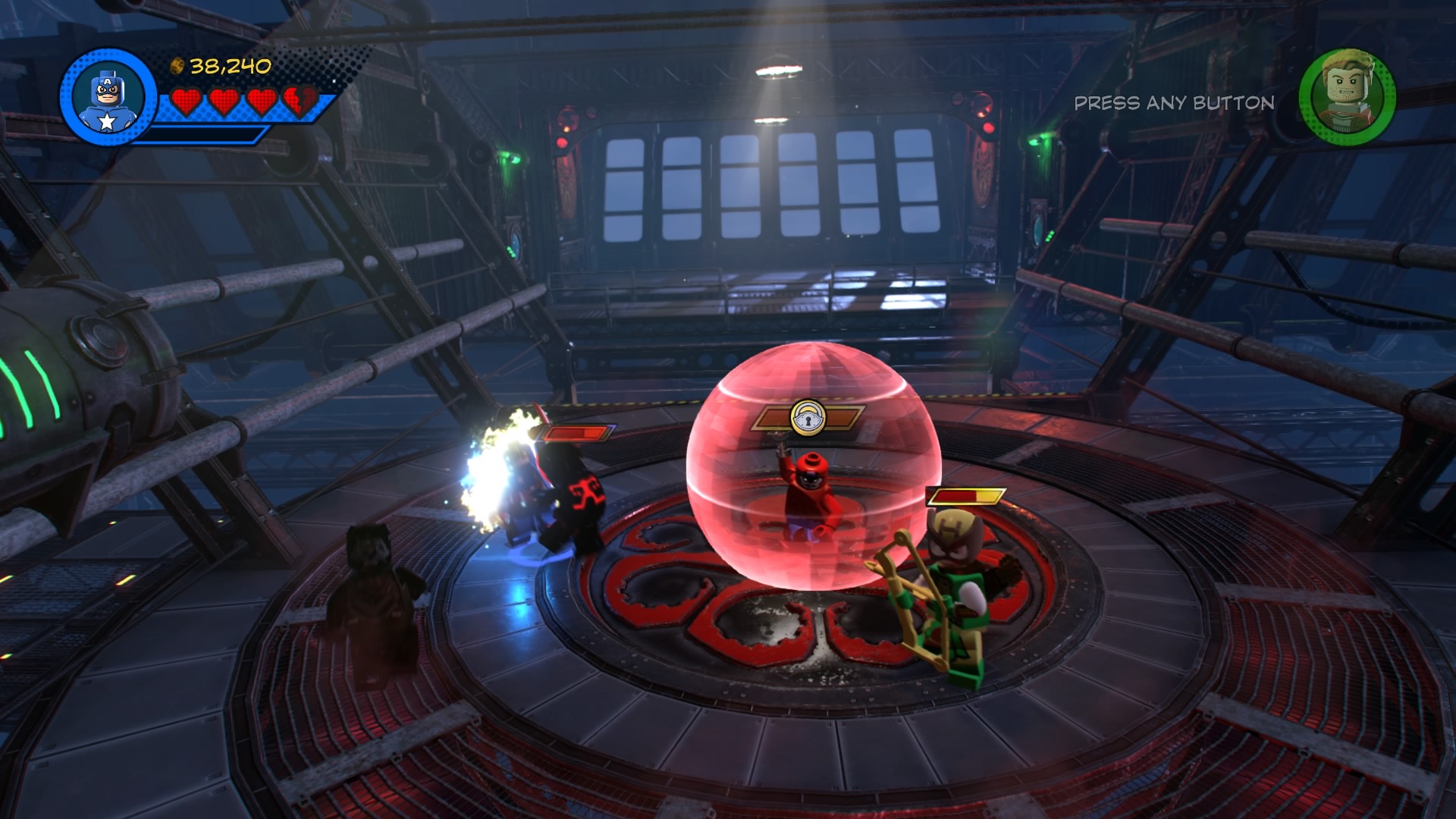
Task: Click the Captain America player portrait
Action: 108,97
